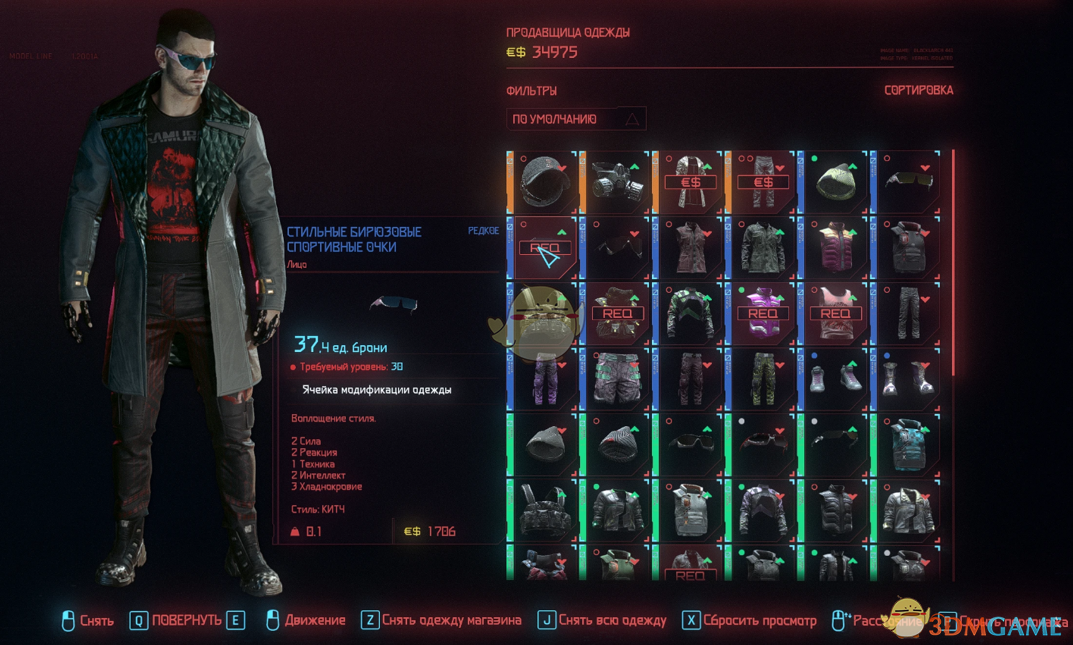Choose the striped grey beanie slot
Screen dimensions: 1073x645
pyautogui.click(x=616, y=443)
